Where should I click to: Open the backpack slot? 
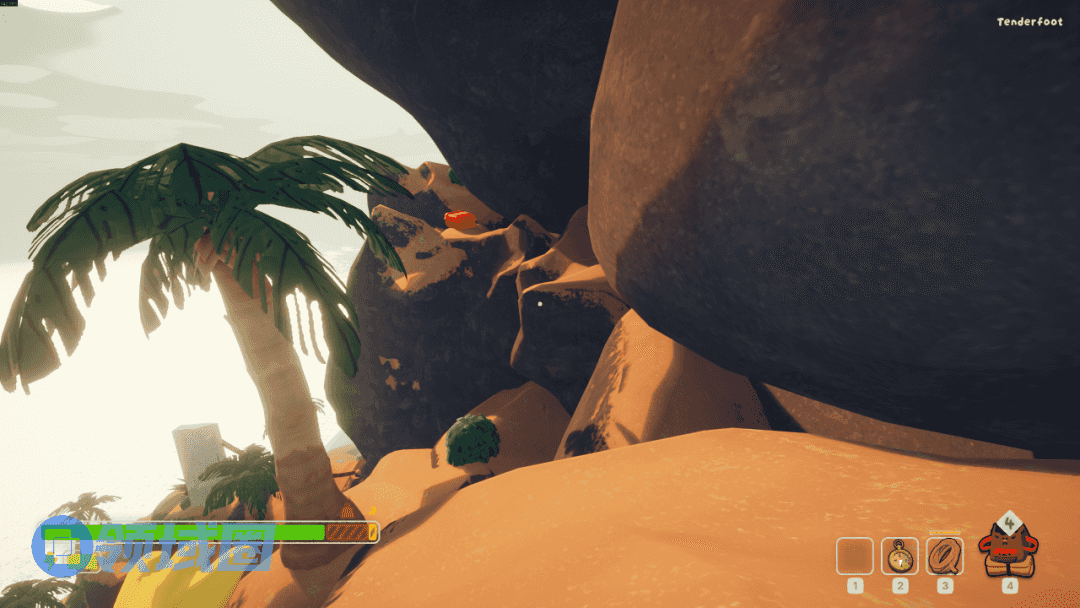coord(1009,549)
